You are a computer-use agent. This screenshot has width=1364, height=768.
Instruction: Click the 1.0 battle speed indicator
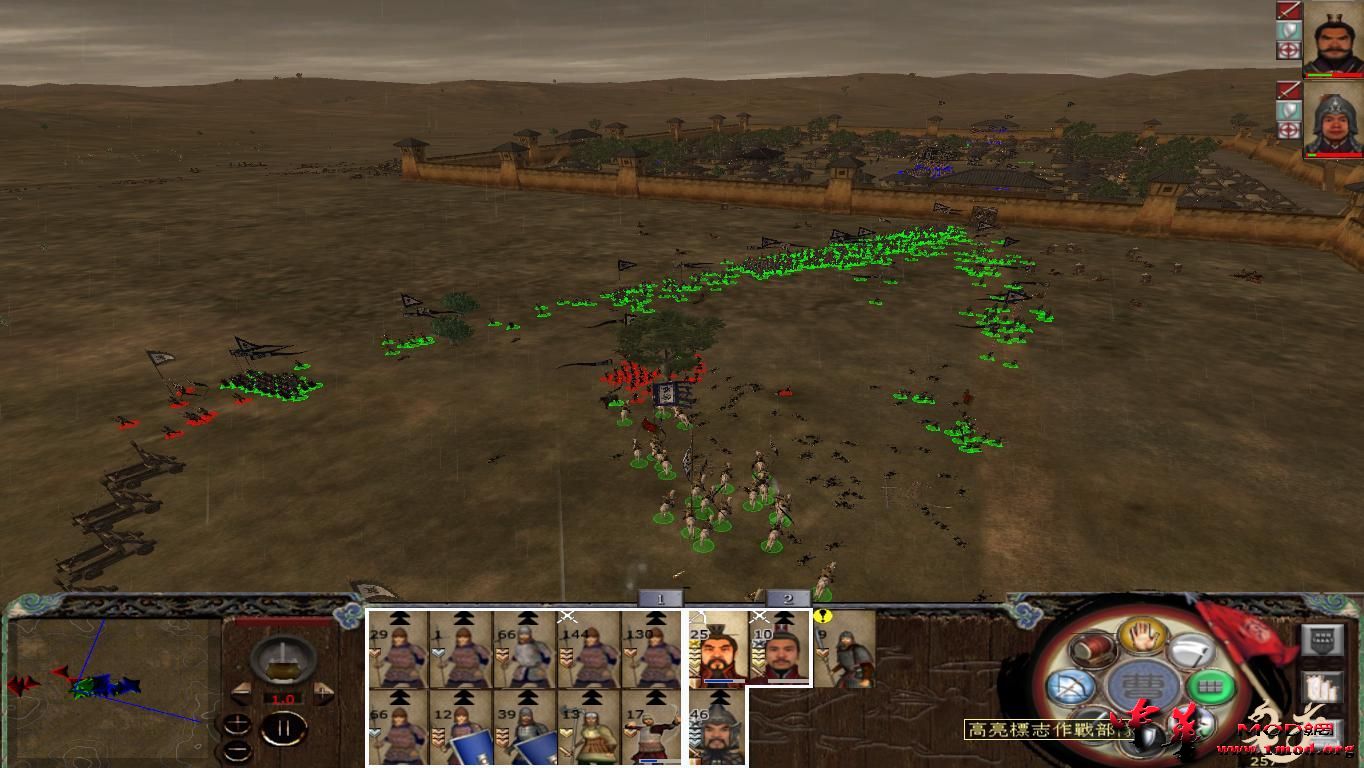tap(283, 699)
